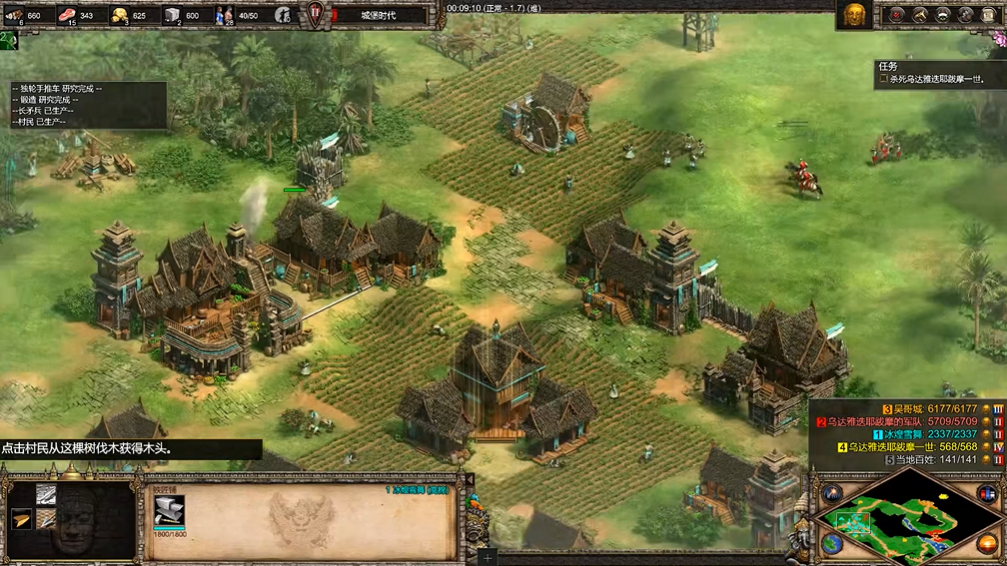Click the plus button below command panel

[x=486, y=555]
